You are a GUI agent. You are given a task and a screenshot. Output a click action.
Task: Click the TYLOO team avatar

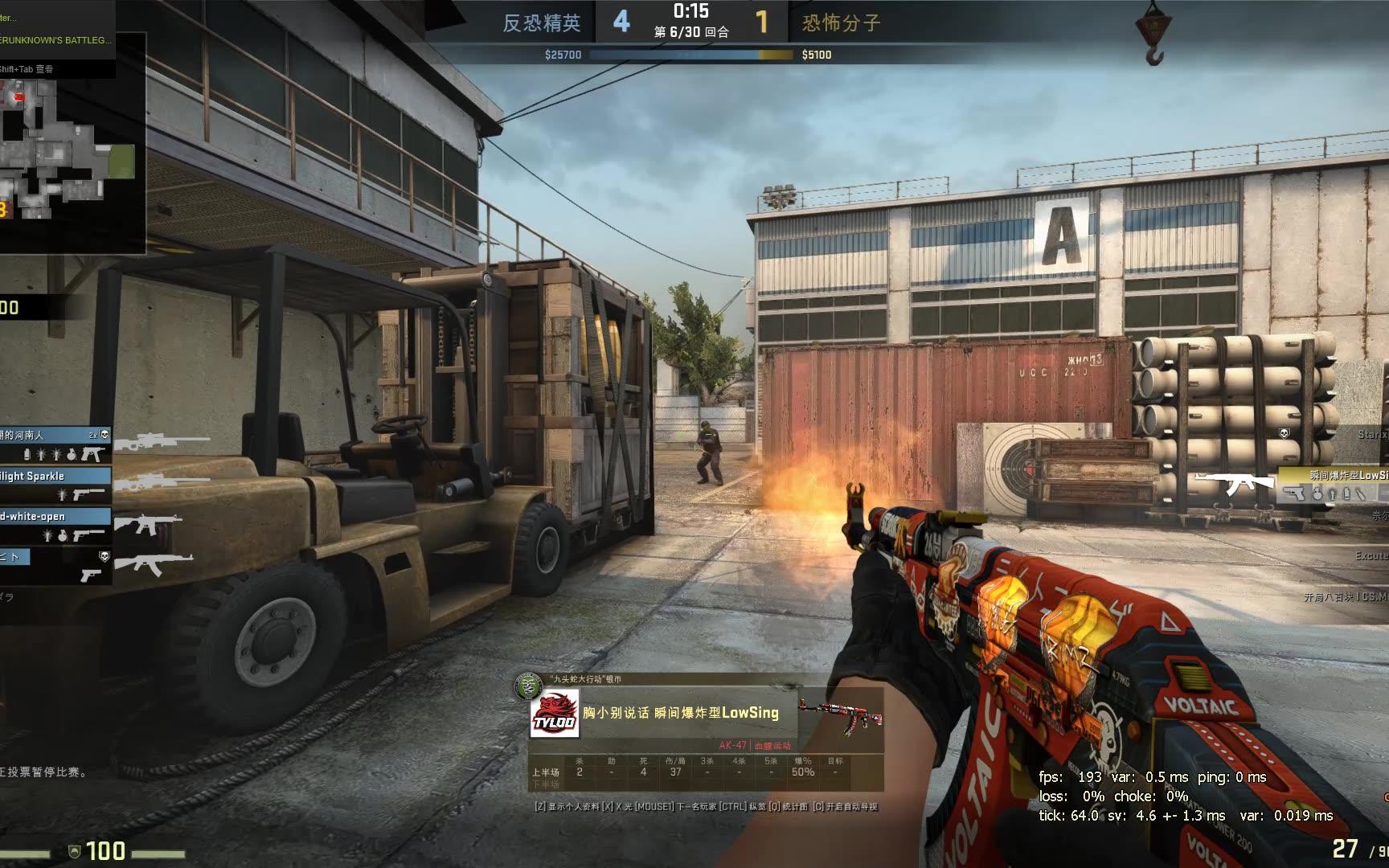coord(555,714)
